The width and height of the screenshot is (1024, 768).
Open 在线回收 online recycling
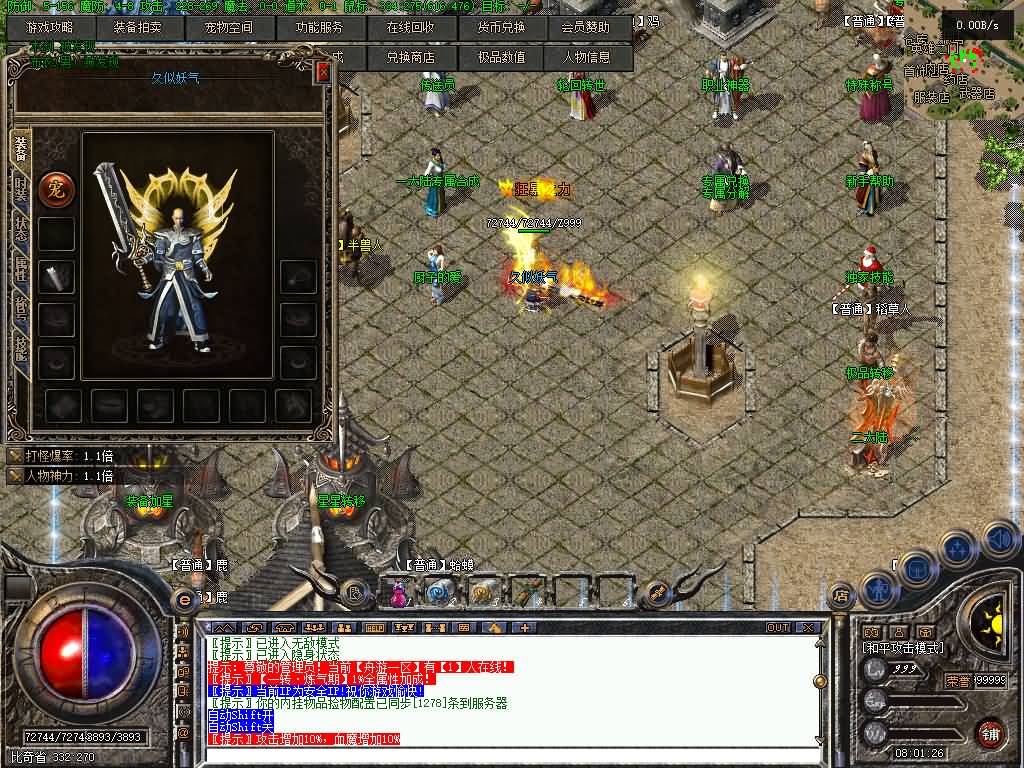tap(410, 28)
